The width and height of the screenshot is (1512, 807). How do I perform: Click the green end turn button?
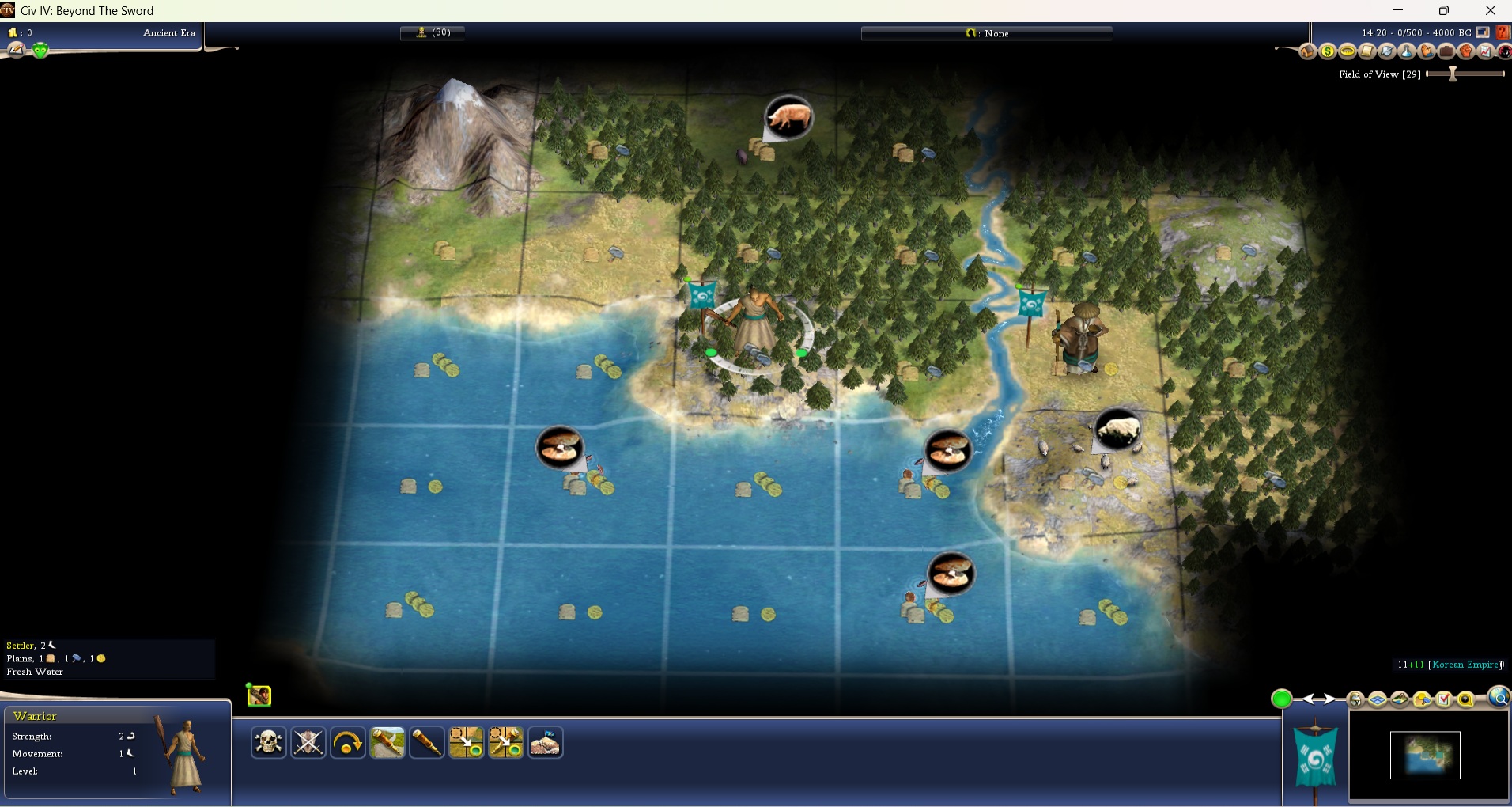1282,699
